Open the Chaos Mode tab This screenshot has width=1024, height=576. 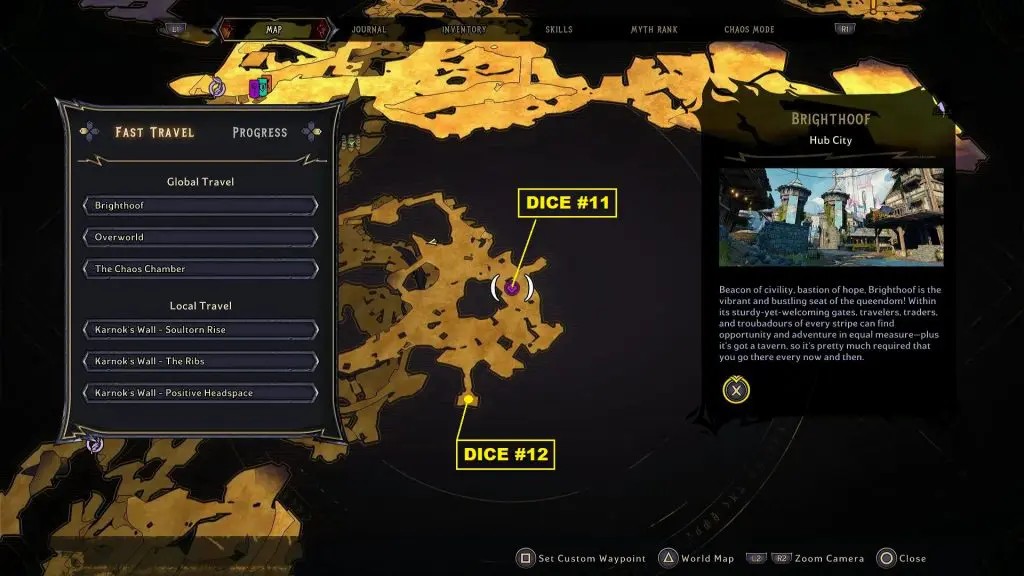[751, 30]
